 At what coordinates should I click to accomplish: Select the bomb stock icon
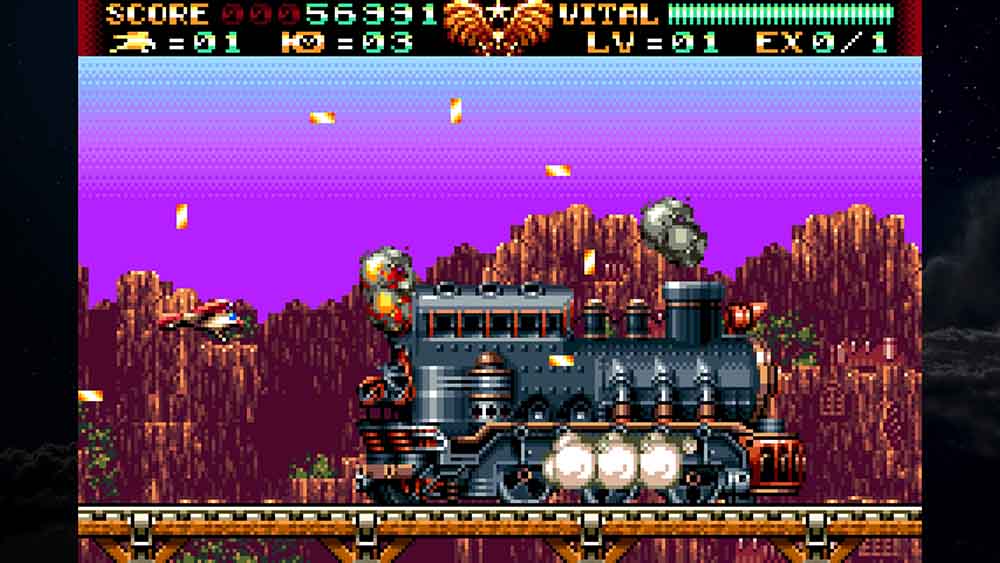297,41
